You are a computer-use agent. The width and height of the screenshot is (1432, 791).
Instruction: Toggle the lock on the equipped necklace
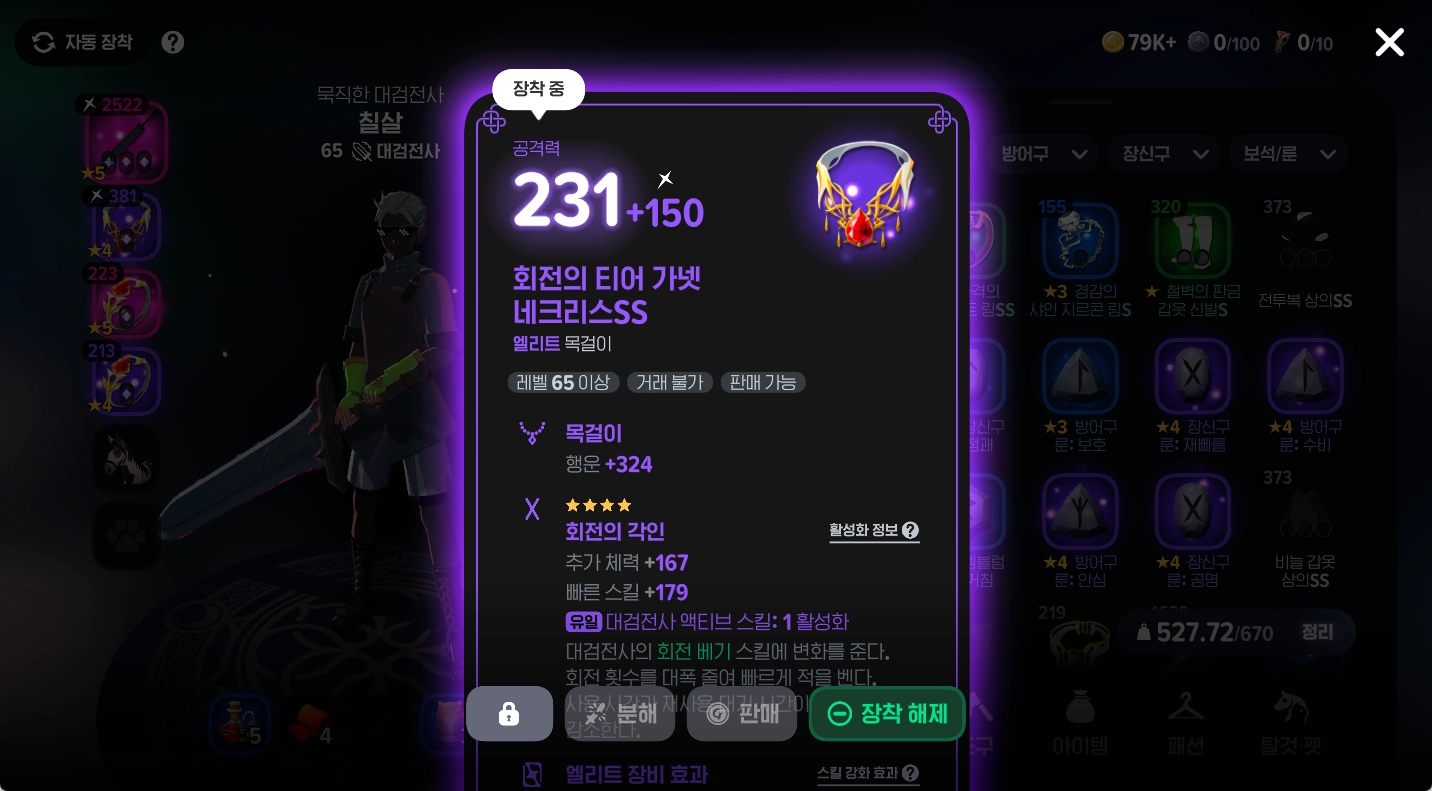pos(509,713)
